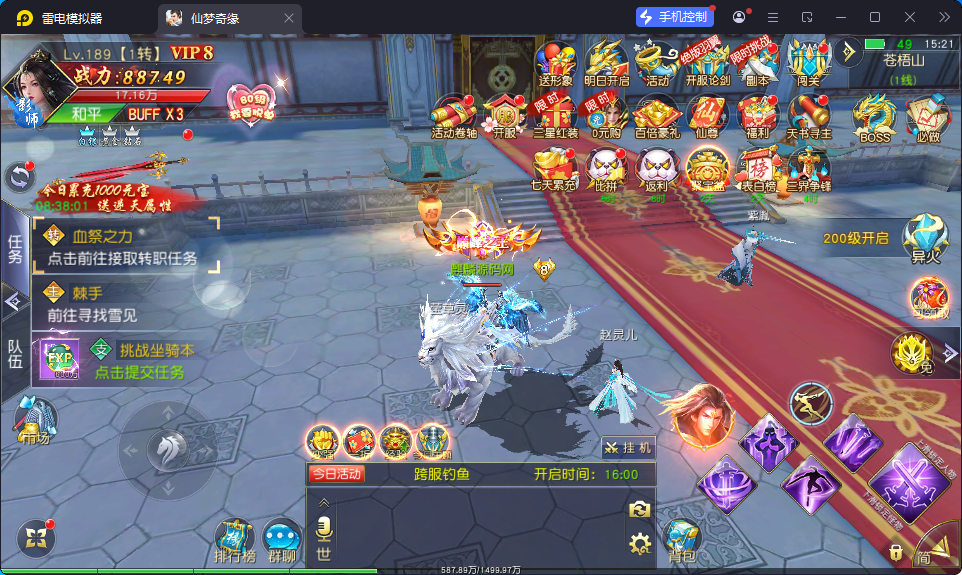Open the 异火 feature icon
Image resolution: width=962 pixels, height=575 pixels.
pyautogui.click(x=925, y=239)
